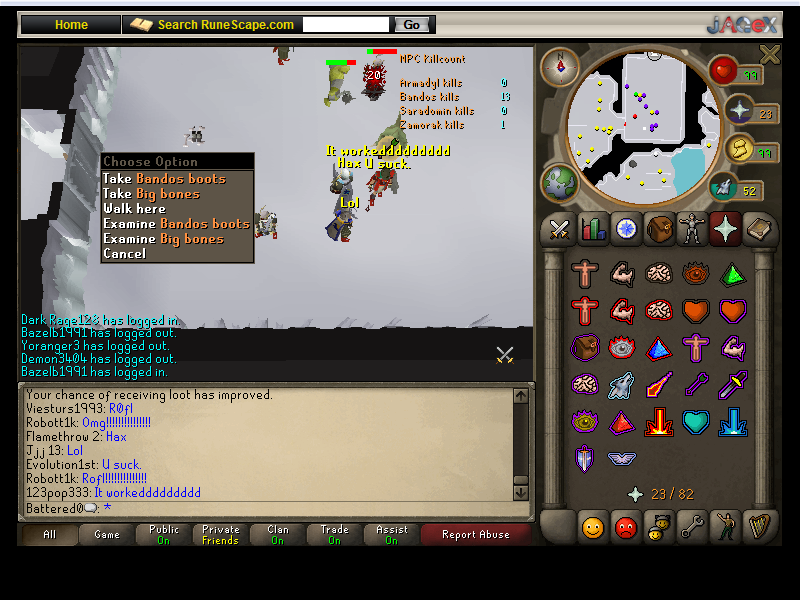Open the inventory backpack tab
Viewport: 800px width, 600px height.
point(659,230)
